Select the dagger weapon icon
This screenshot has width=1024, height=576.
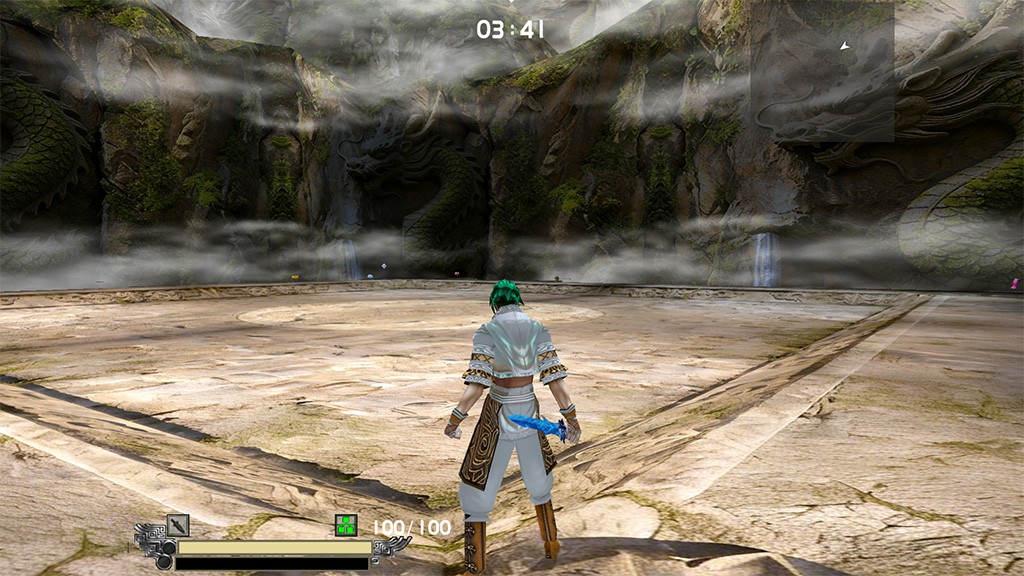(x=178, y=525)
